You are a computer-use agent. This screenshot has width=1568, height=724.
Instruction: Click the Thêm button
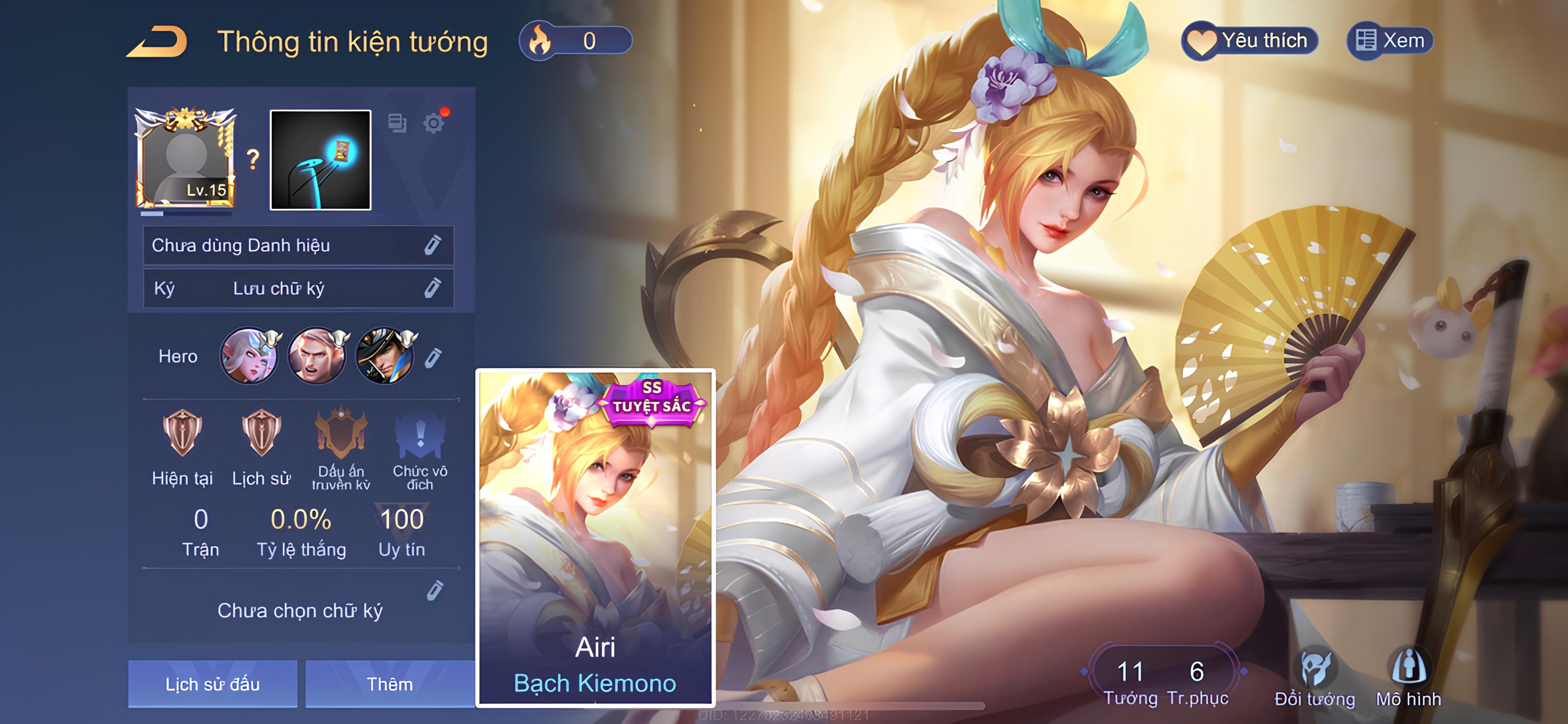pos(389,684)
